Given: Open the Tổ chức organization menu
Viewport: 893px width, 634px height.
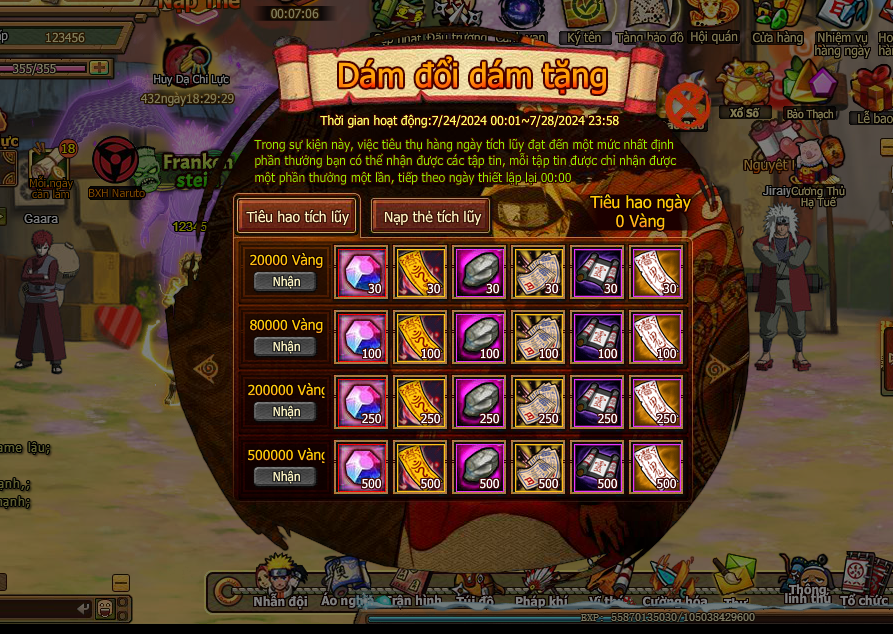Looking at the screenshot, I should [864, 580].
